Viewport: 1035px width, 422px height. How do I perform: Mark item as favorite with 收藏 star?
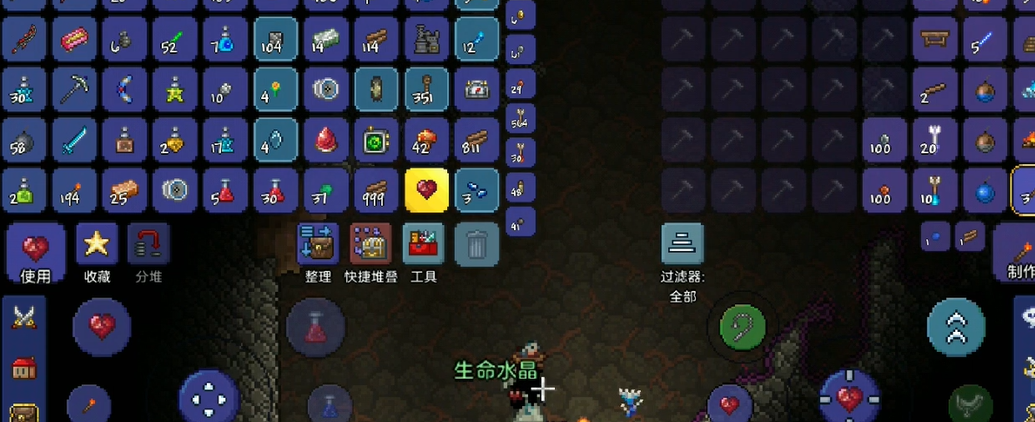click(x=97, y=252)
